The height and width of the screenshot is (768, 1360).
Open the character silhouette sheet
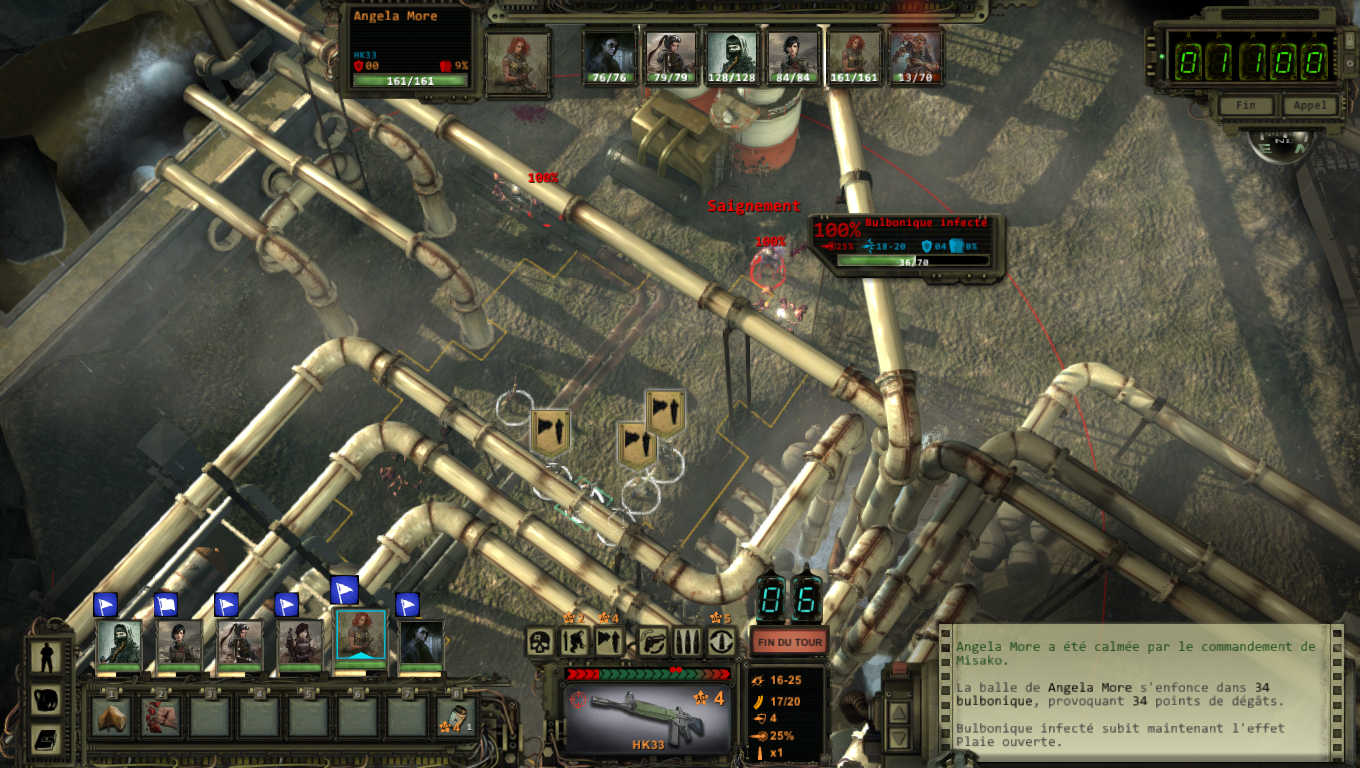(46, 657)
